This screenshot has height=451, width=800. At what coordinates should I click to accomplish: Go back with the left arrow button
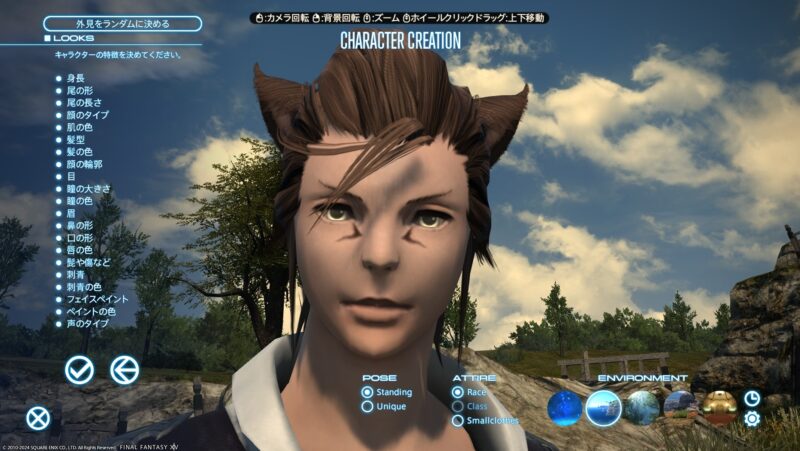point(124,370)
